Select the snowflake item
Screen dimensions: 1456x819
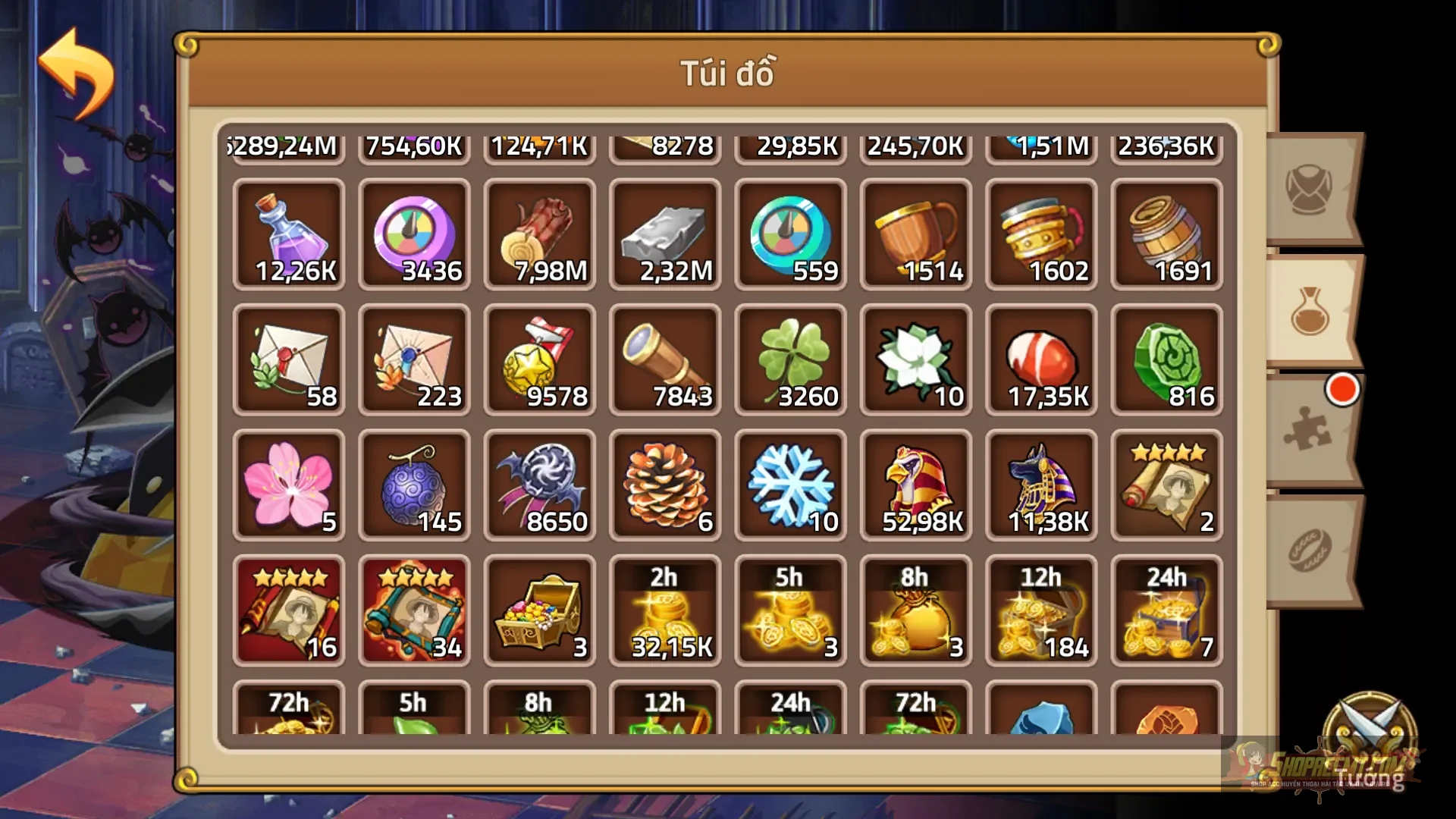[789, 485]
